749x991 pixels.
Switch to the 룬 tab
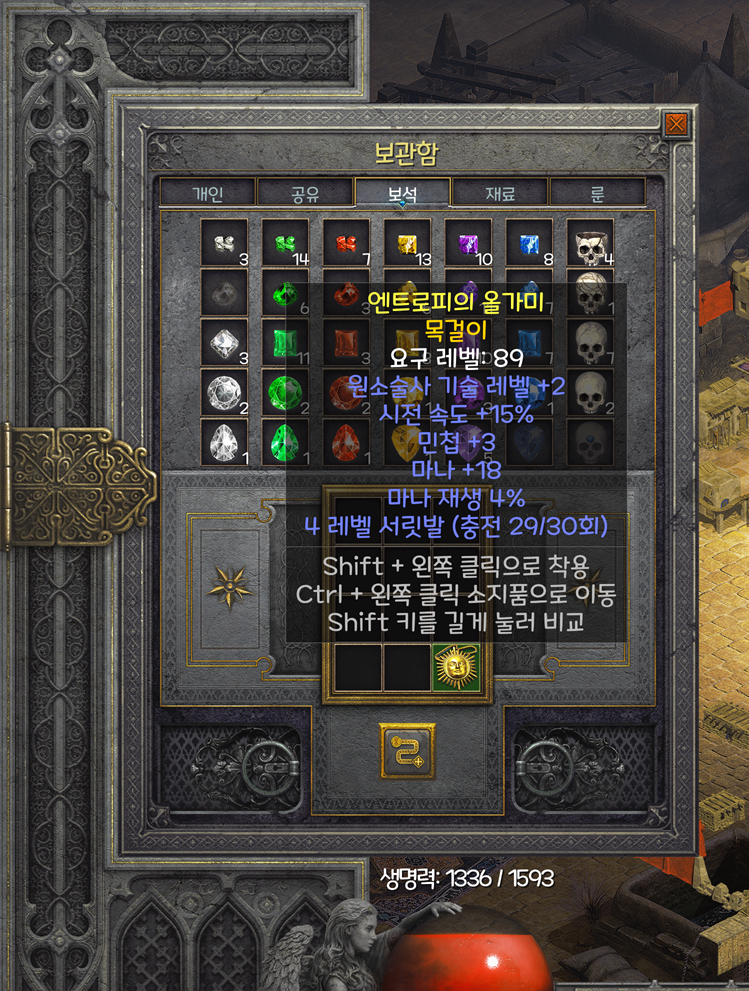coord(598,193)
